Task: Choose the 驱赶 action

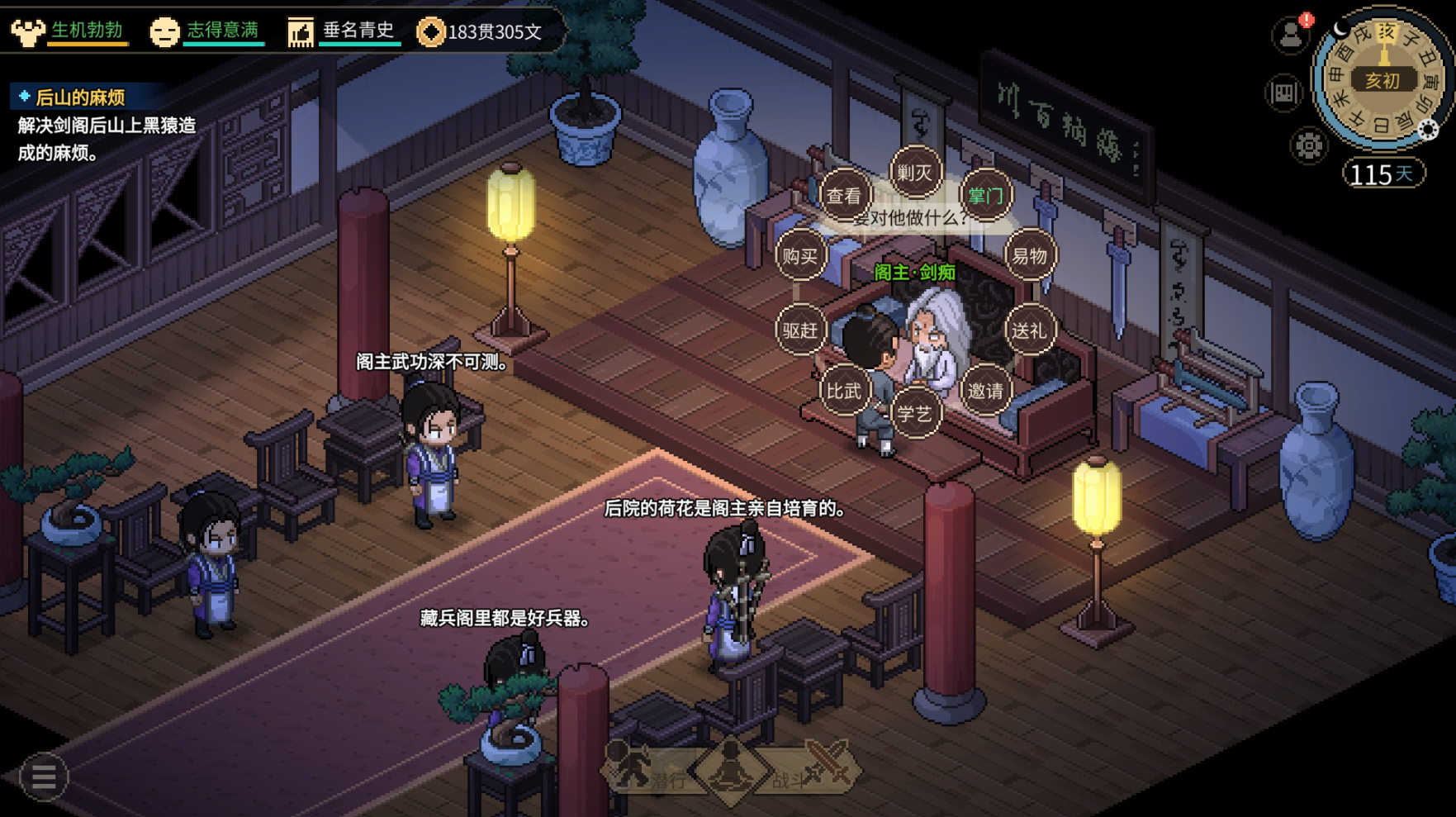Action: 799,330
